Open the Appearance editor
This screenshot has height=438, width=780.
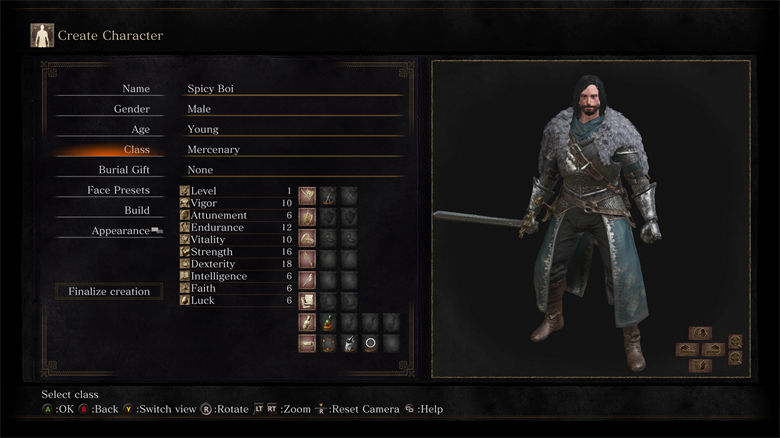(x=121, y=230)
